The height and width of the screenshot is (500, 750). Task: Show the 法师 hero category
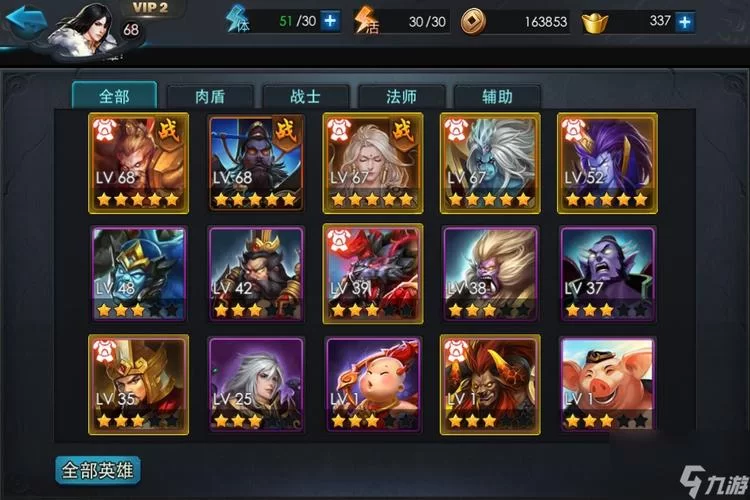coord(401,96)
